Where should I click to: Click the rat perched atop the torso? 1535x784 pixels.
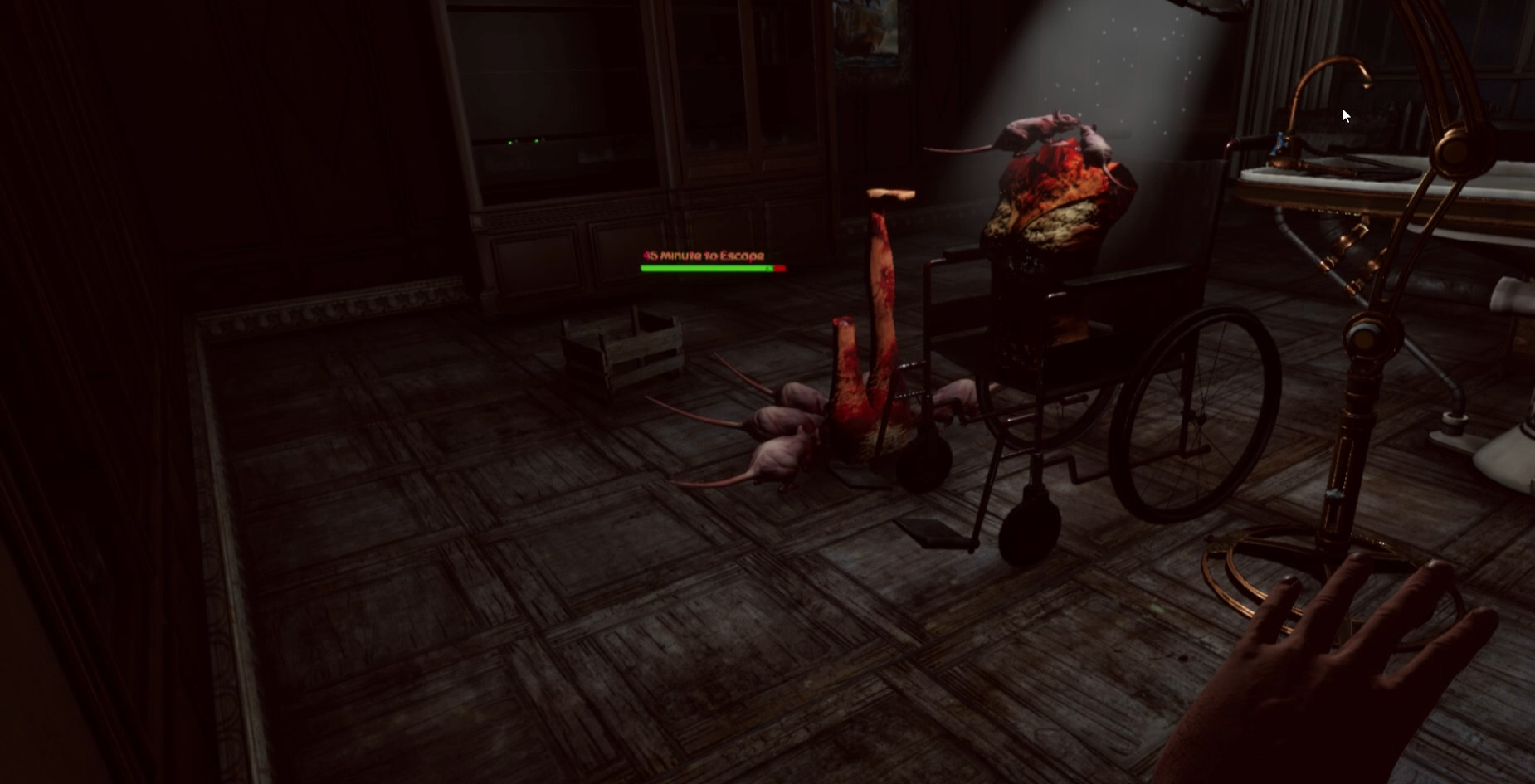point(1037,129)
